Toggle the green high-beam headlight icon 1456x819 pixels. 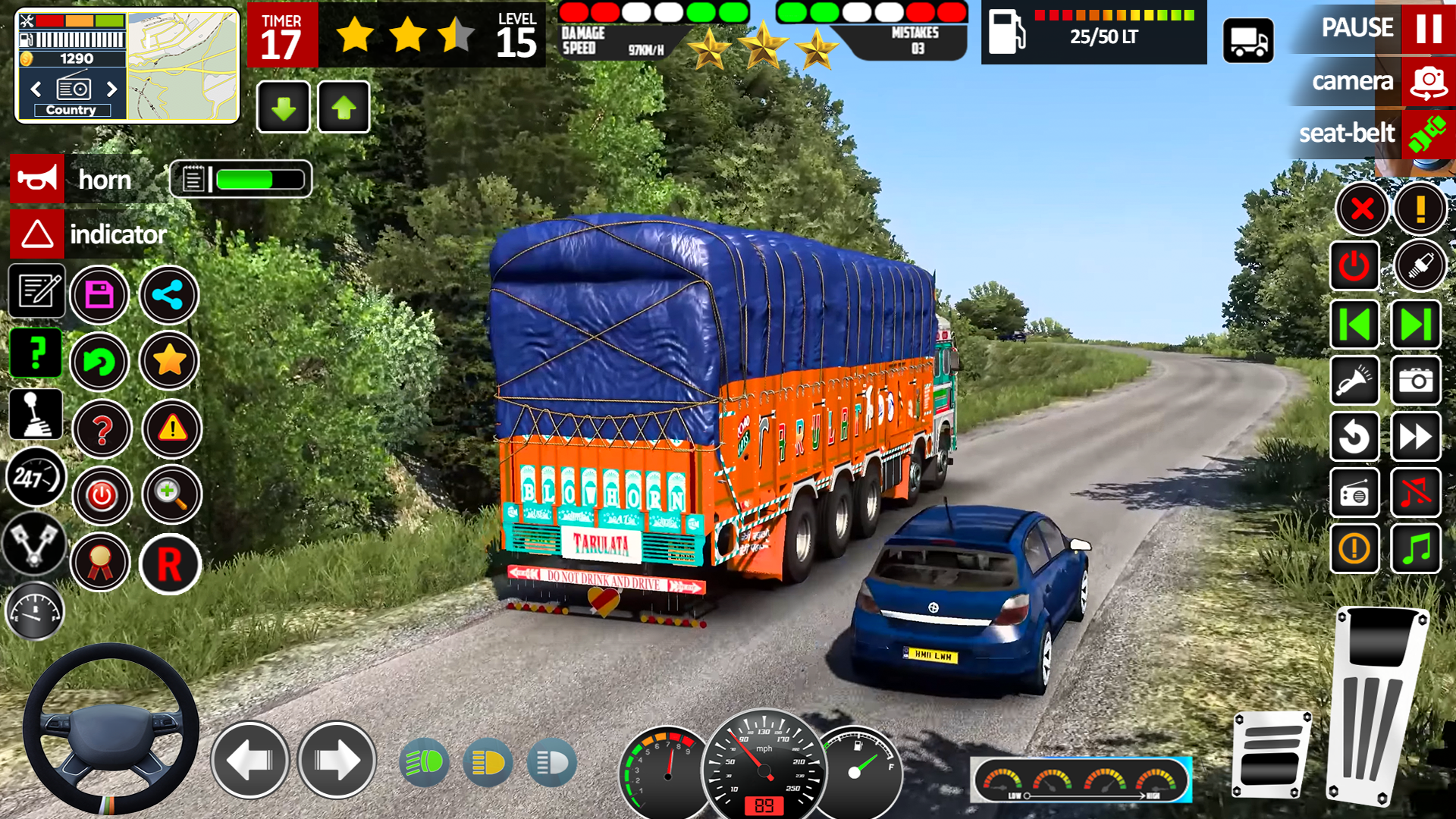tap(424, 762)
